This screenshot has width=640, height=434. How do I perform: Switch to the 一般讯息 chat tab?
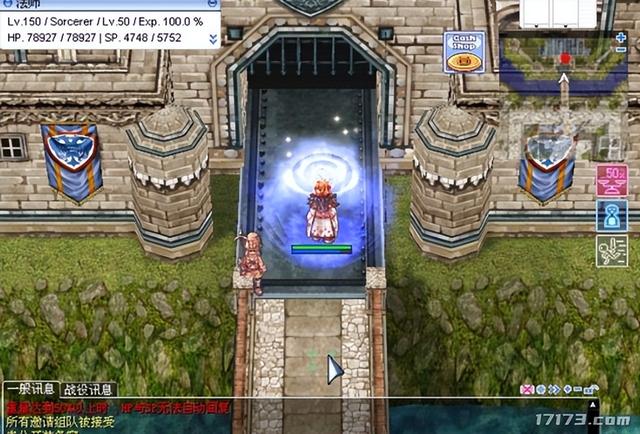click(x=30, y=389)
